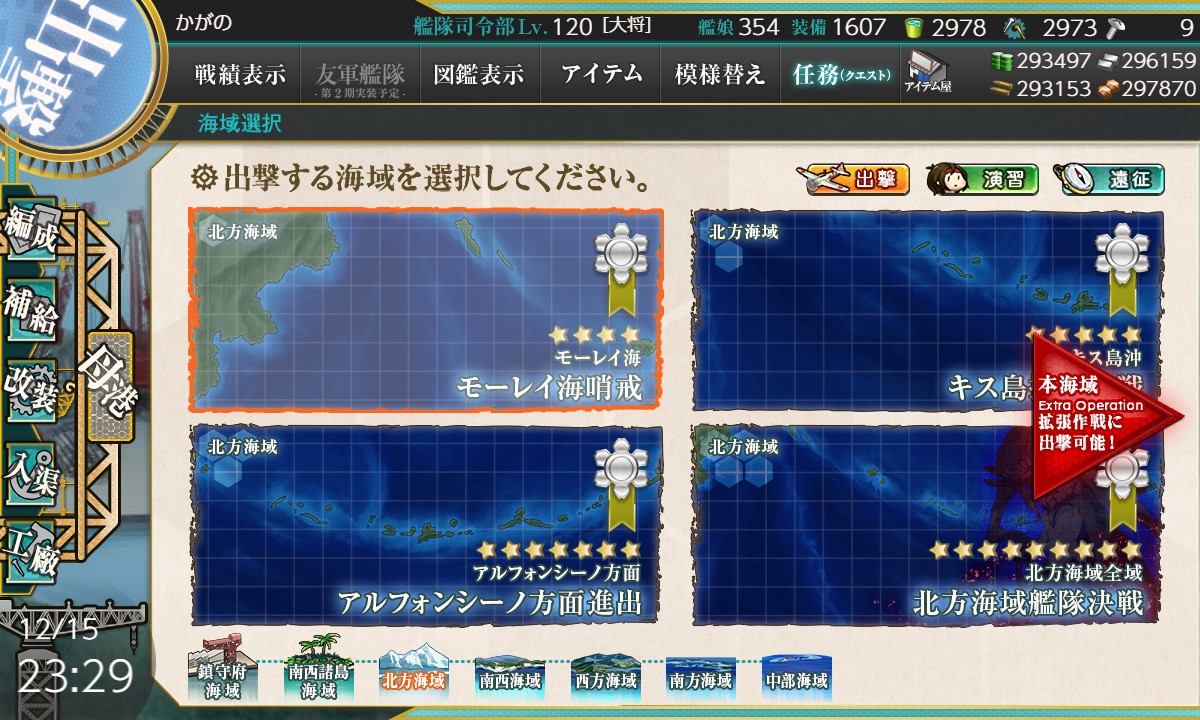
Task: Open the アイテム menu
Action: (600, 74)
